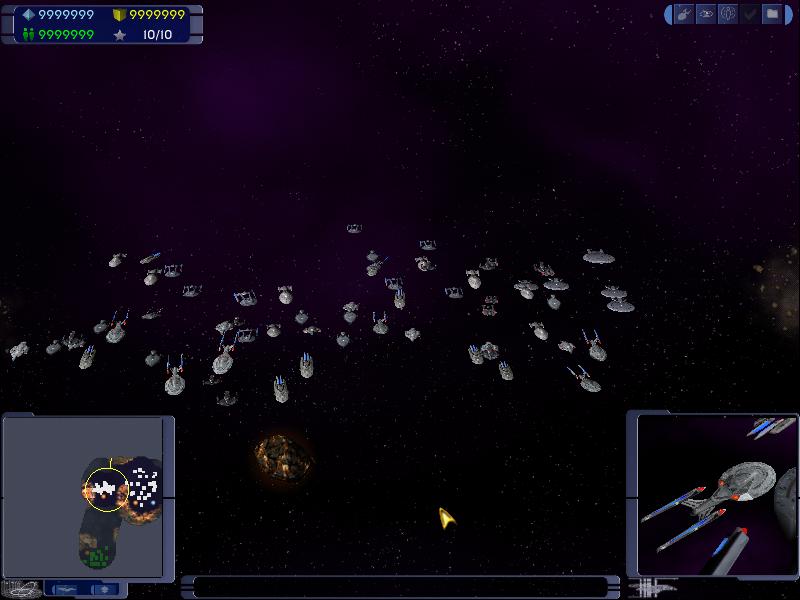The width and height of the screenshot is (800, 600).
Task: Select the eye-shaped view button
Action: click(x=706, y=14)
